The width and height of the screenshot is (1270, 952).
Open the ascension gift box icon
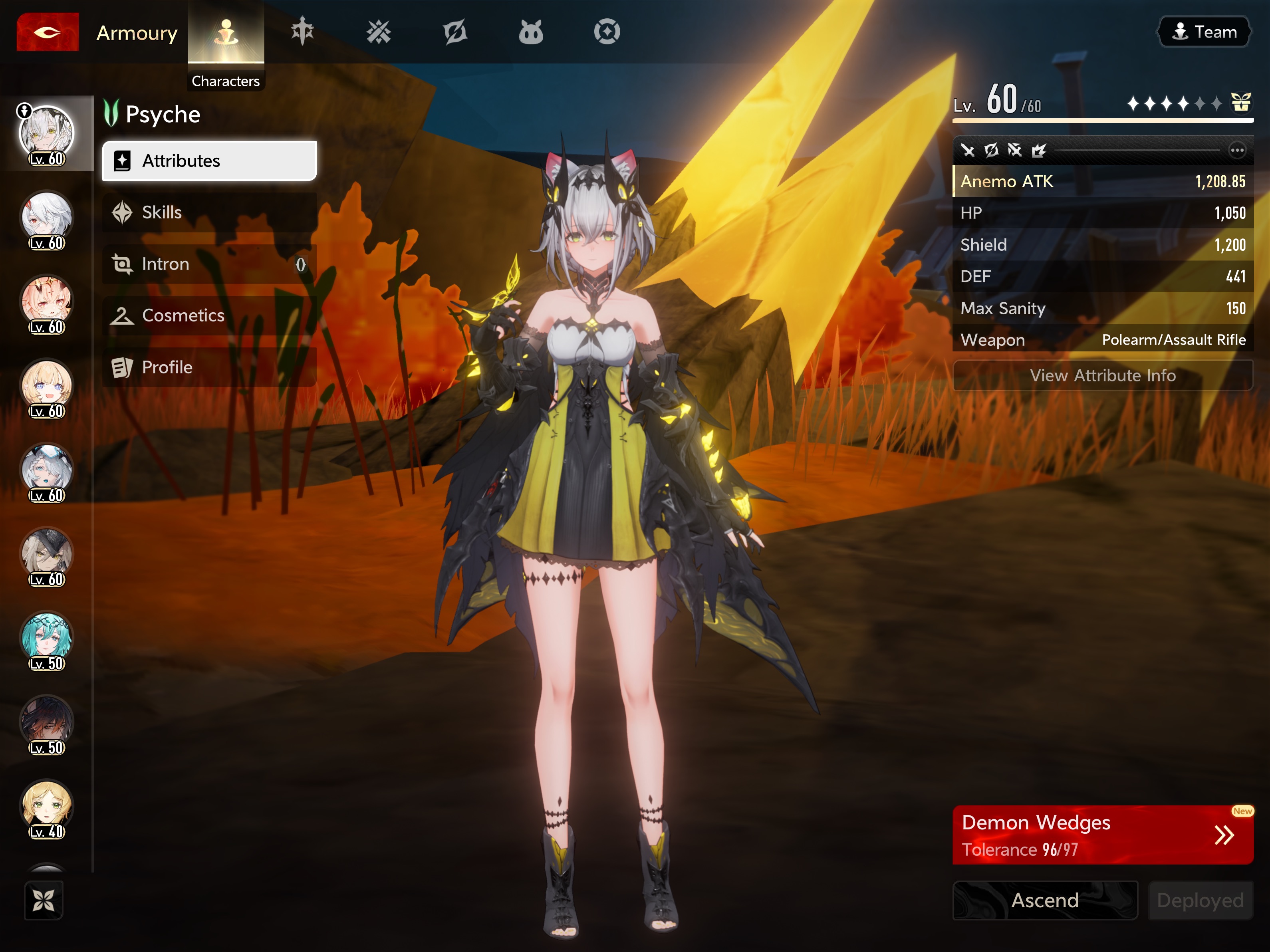pyautogui.click(x=1241, y=103)
